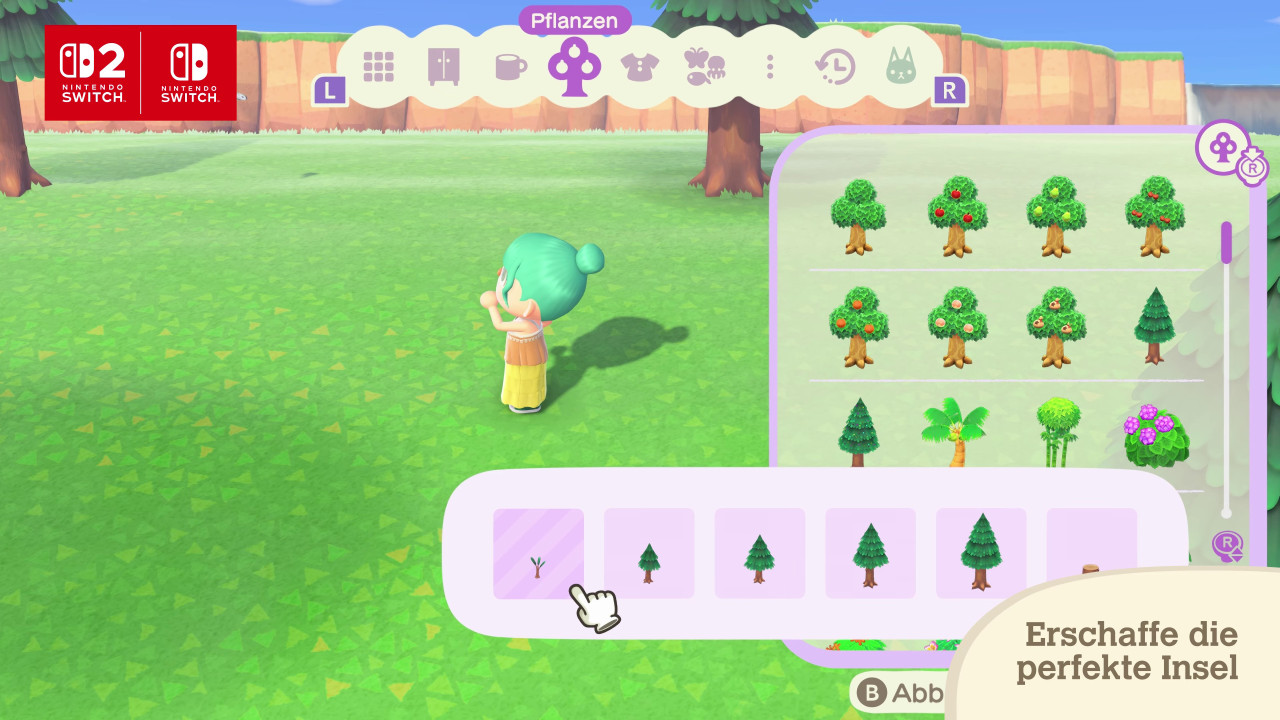This screenshot has height=720, width=1280.
Task: Choose the peach tree
Action: click(957, 326)
